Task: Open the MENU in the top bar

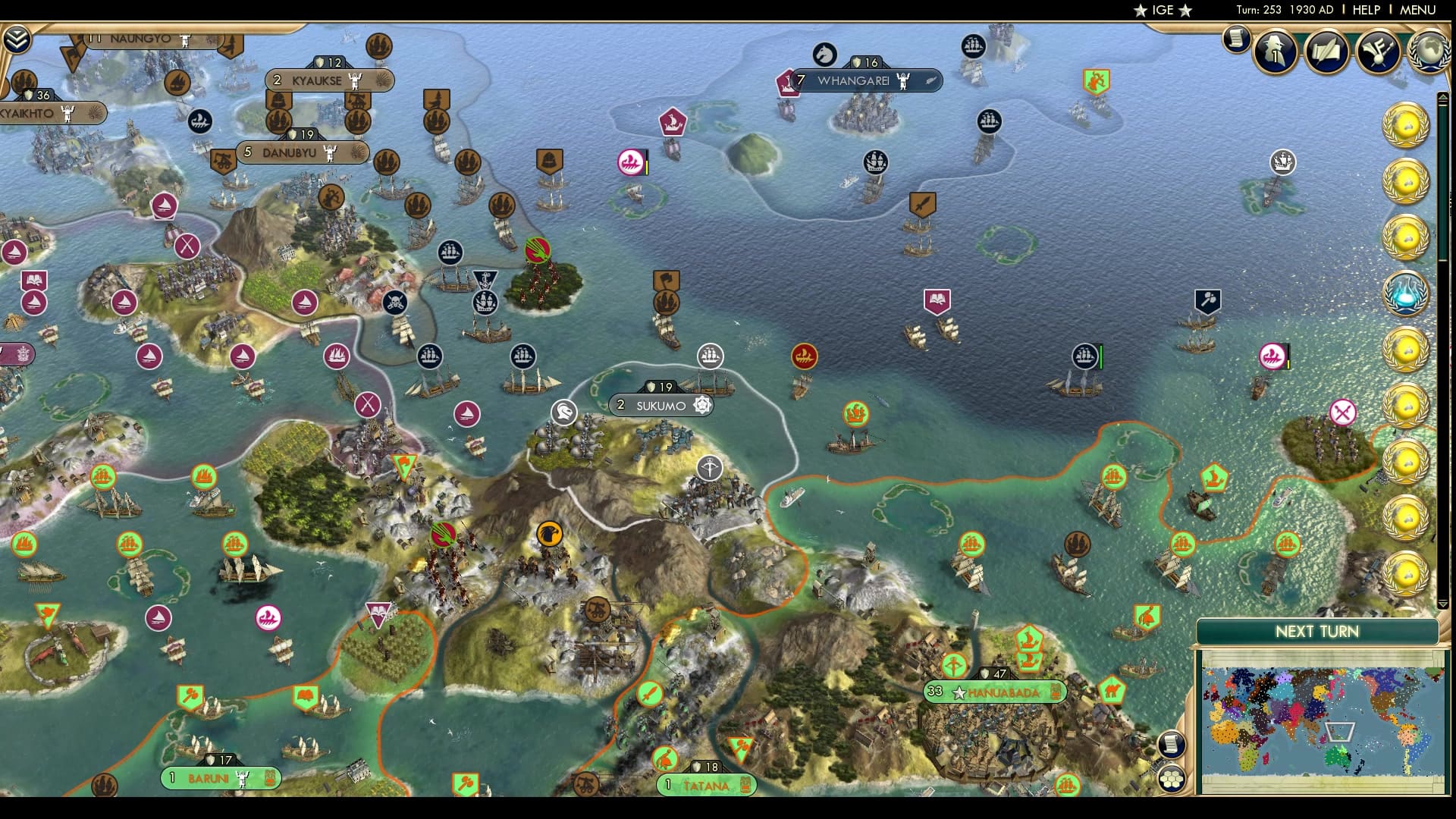Action: click(1417, 10)
